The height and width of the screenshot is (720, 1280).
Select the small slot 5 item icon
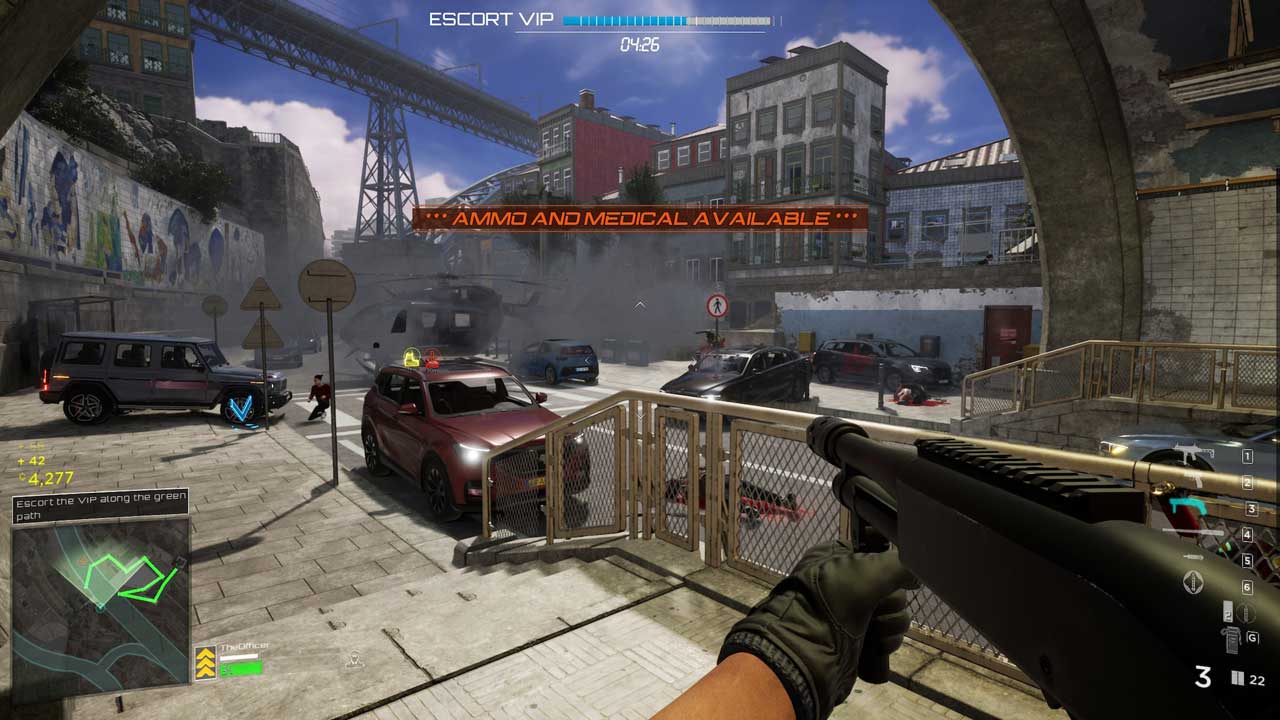(1193, 556)
